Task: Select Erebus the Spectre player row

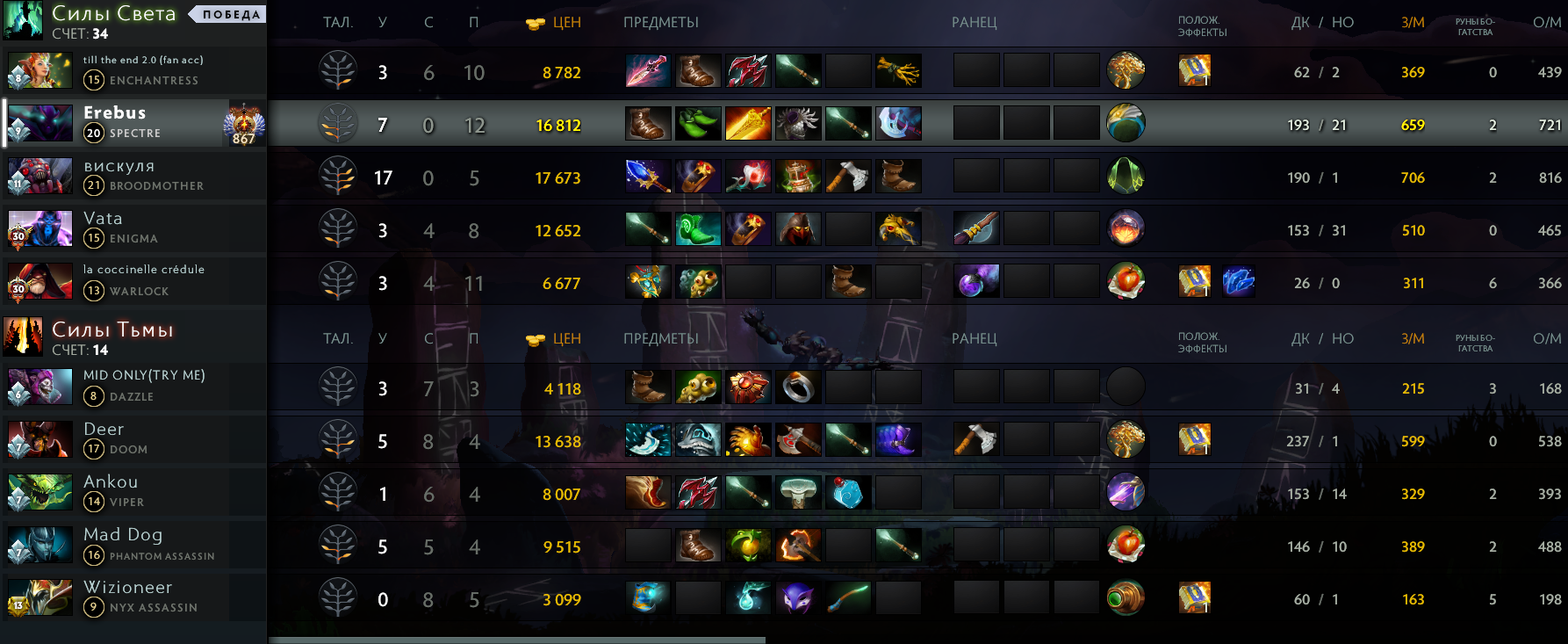Action: pos(132,123)
